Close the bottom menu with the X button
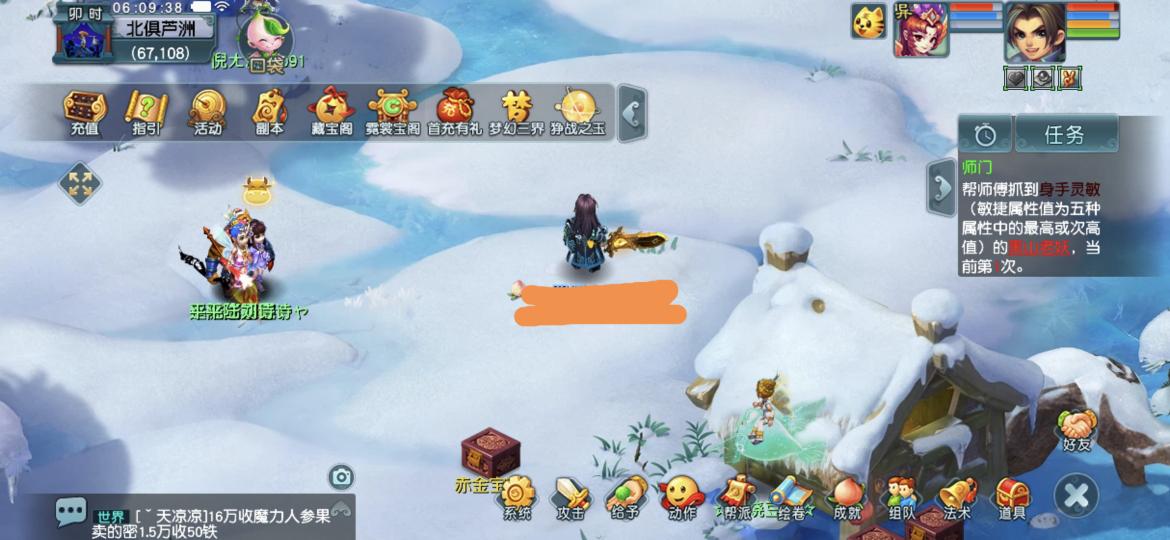 (1076, 494)
